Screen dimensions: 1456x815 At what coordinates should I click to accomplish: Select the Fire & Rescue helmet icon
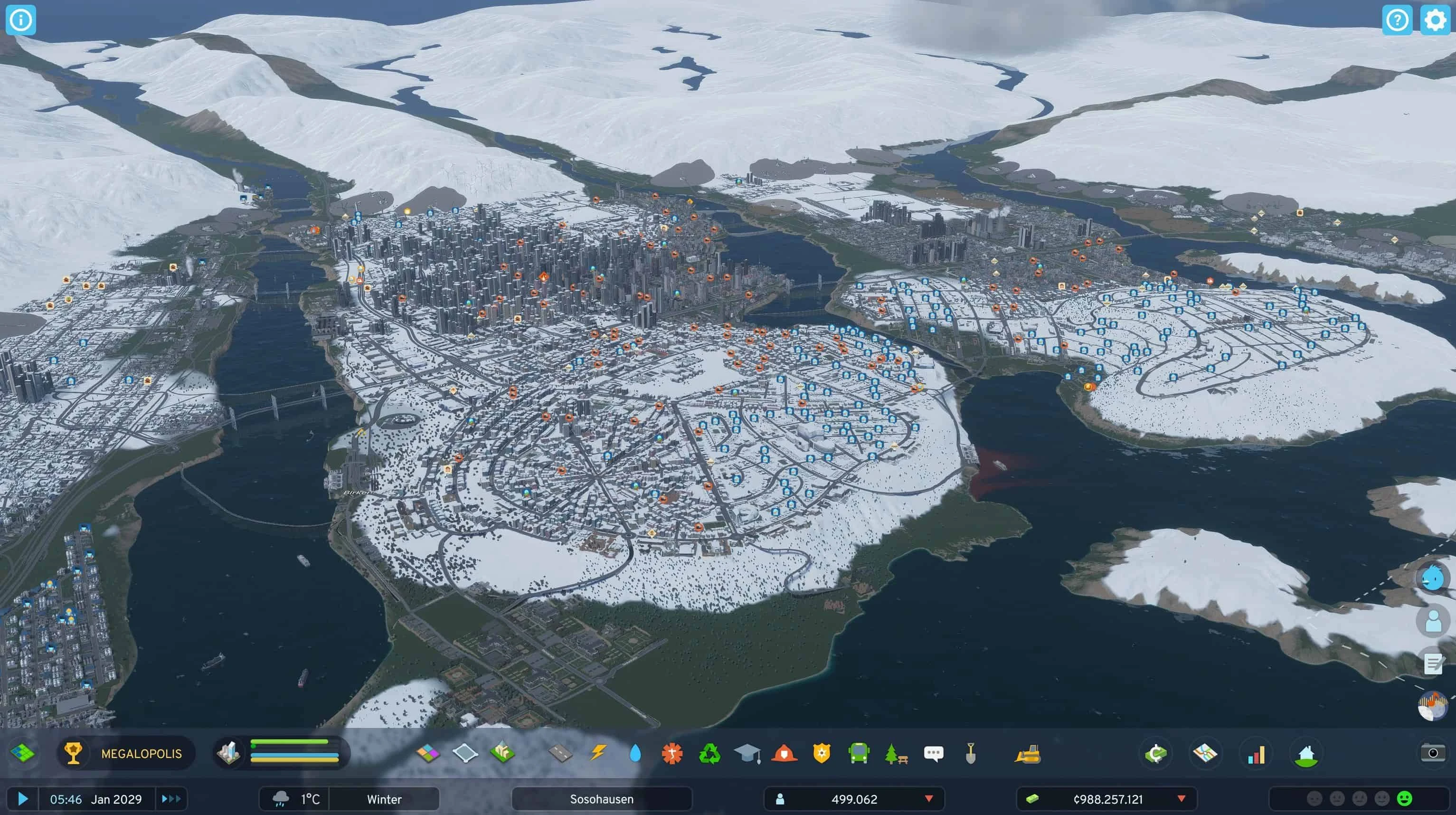pos(784,753)
